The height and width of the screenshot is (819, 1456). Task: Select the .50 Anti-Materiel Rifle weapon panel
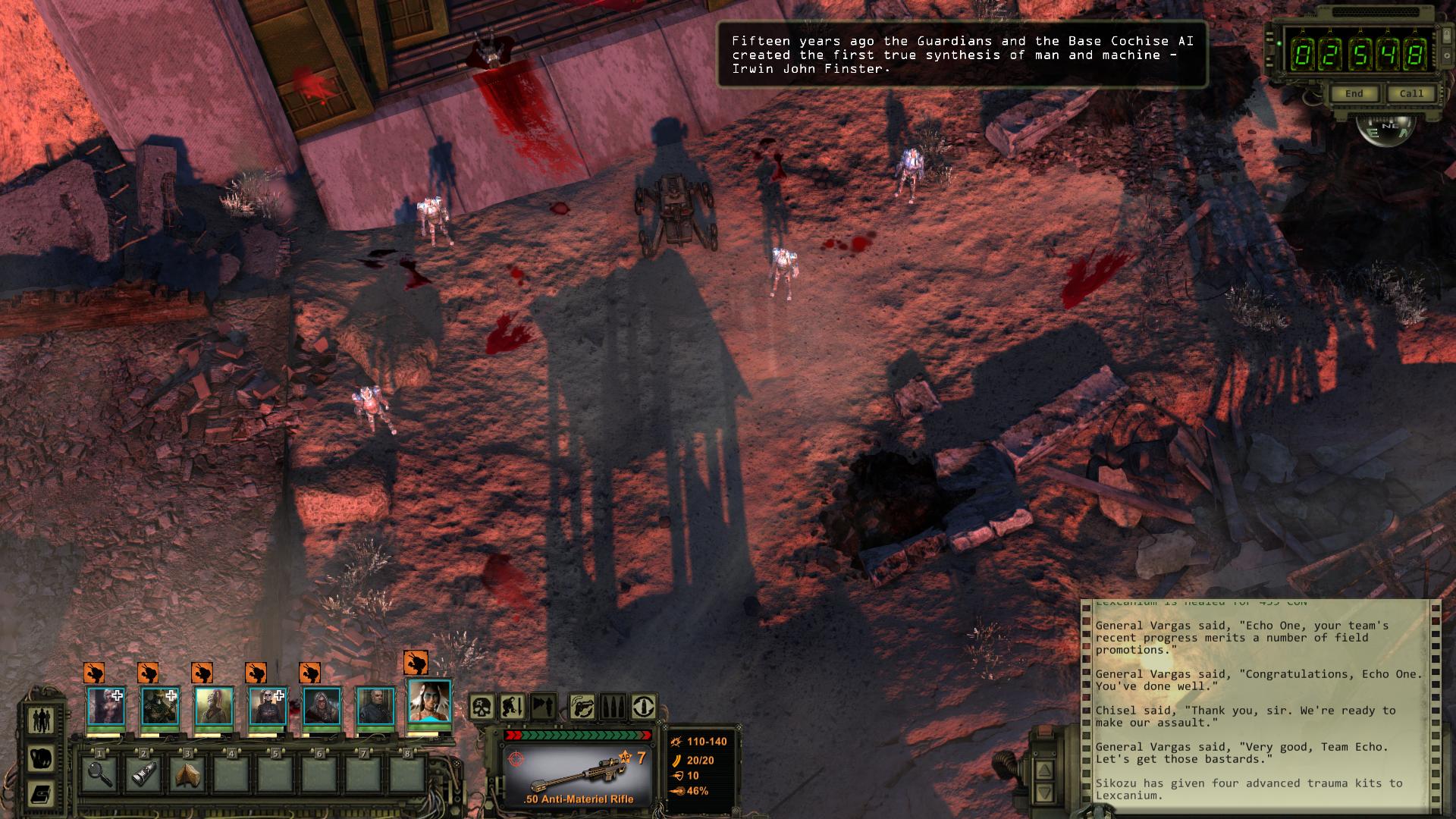pyautogui.click(x=578, y=775)
